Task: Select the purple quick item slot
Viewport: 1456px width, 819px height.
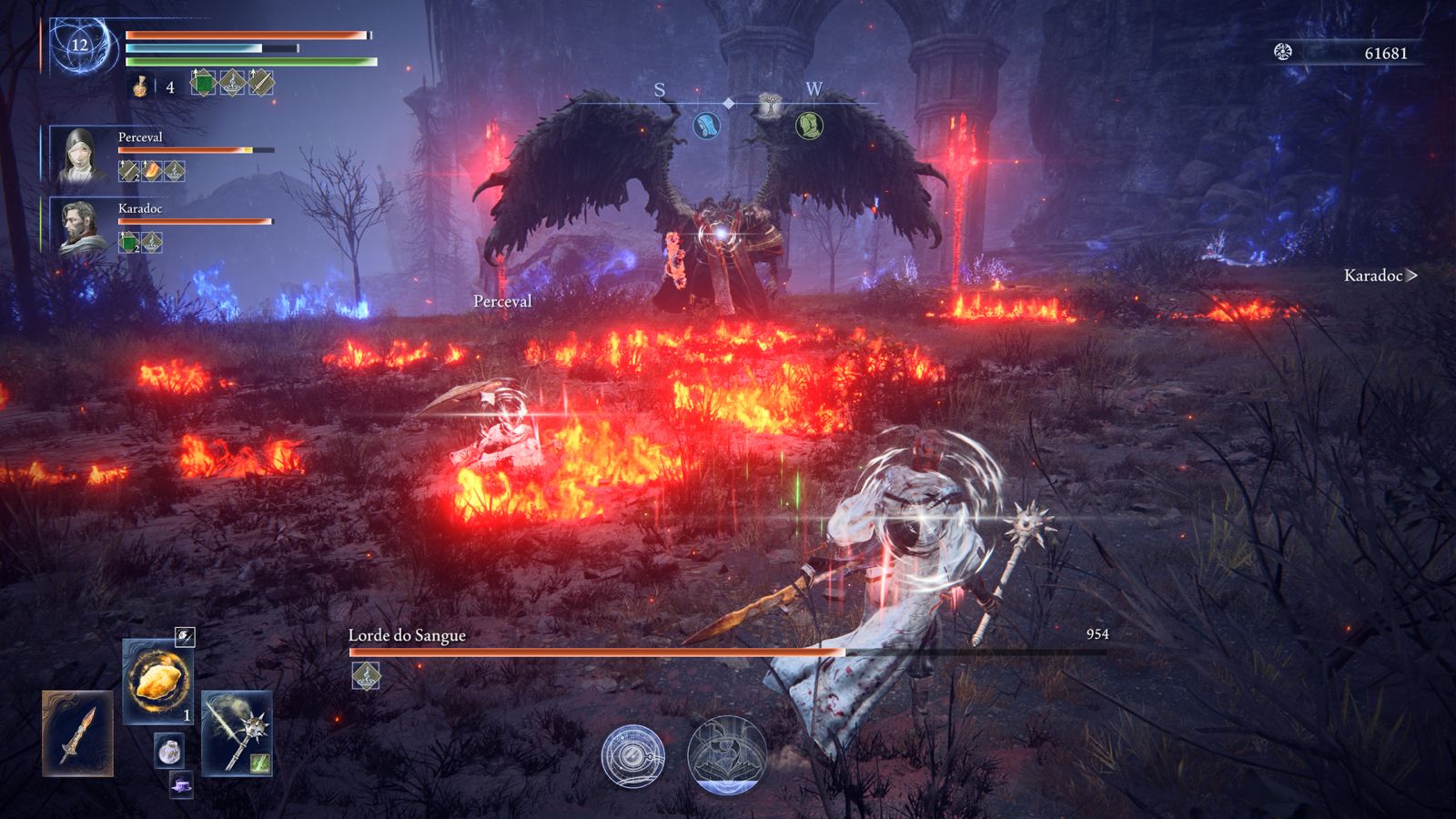Action: coord(181,784)
